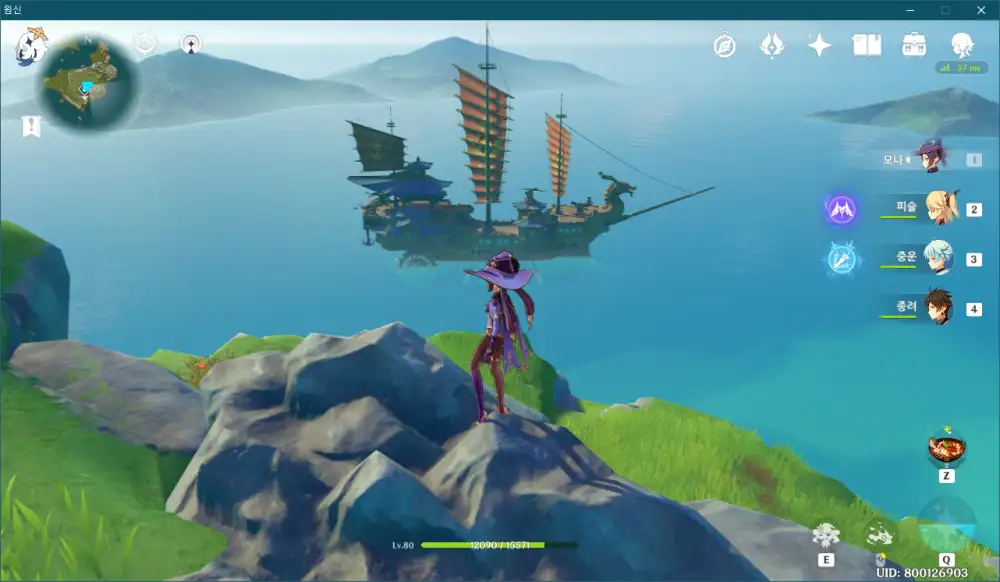The image size is (1000, 582).
Task: Trigger 피슬's purple elemental burst icon
Action: 841,209
